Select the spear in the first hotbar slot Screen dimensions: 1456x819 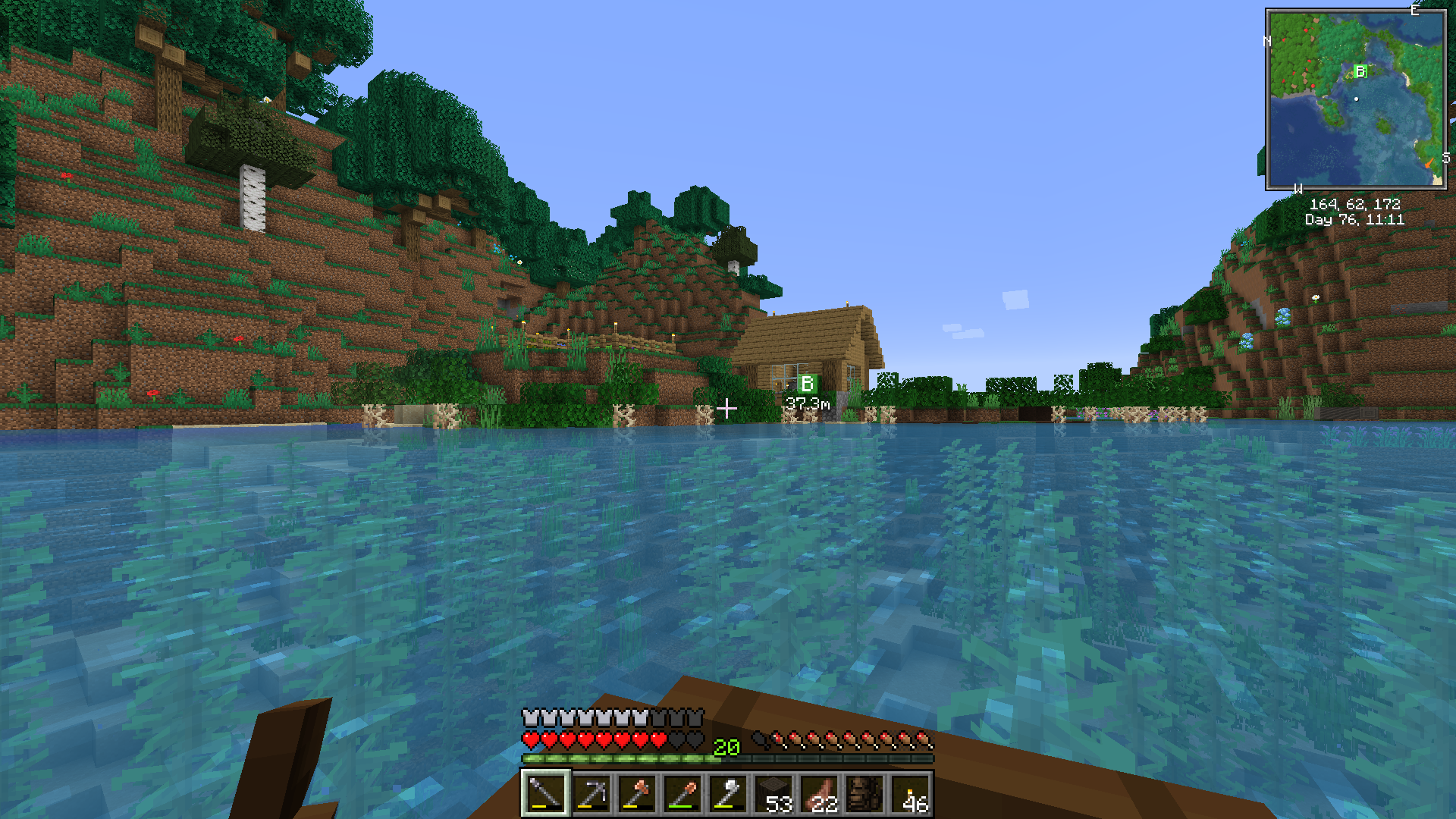[544, 794]
